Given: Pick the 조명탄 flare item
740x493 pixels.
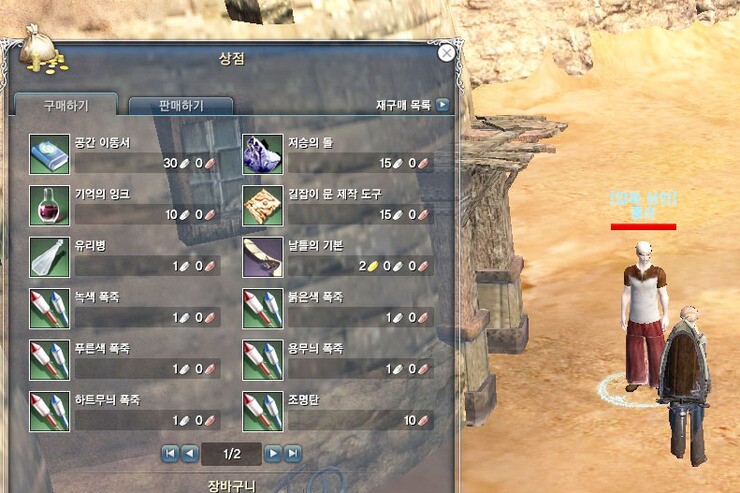Looking at the screenshot, I should click(263, 411).
